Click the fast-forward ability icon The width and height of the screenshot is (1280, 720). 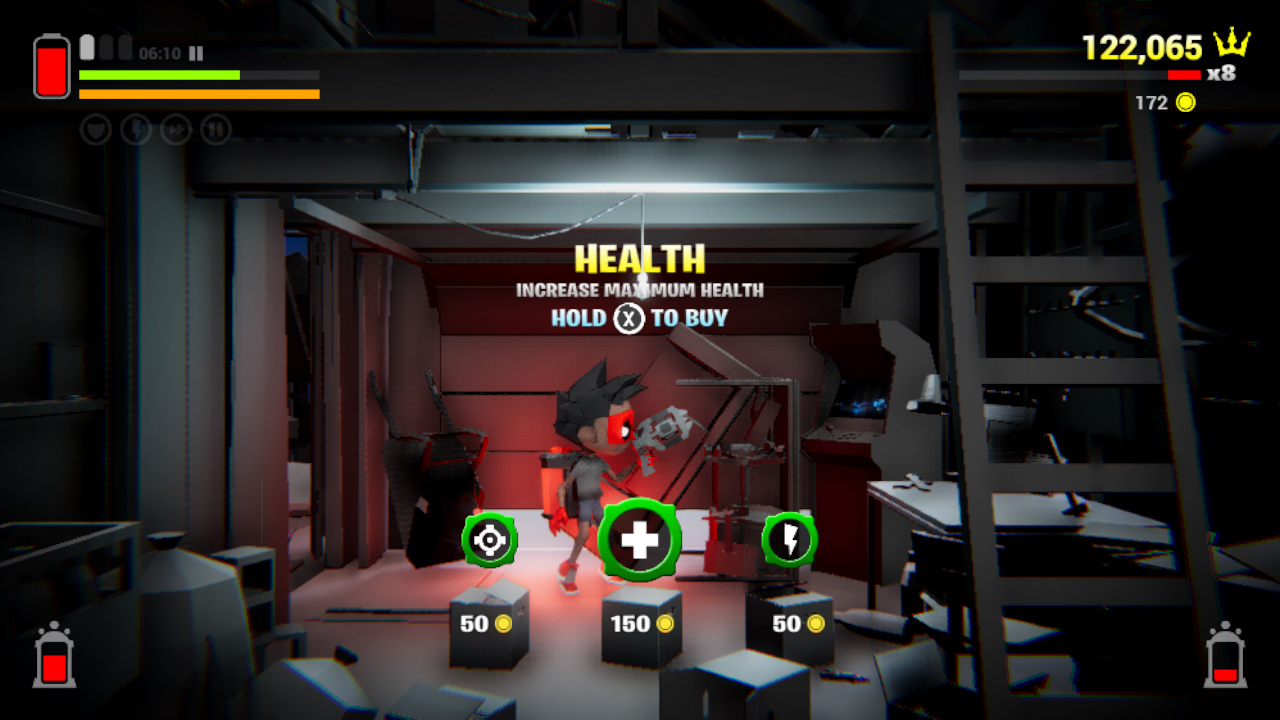coord(178,129)
